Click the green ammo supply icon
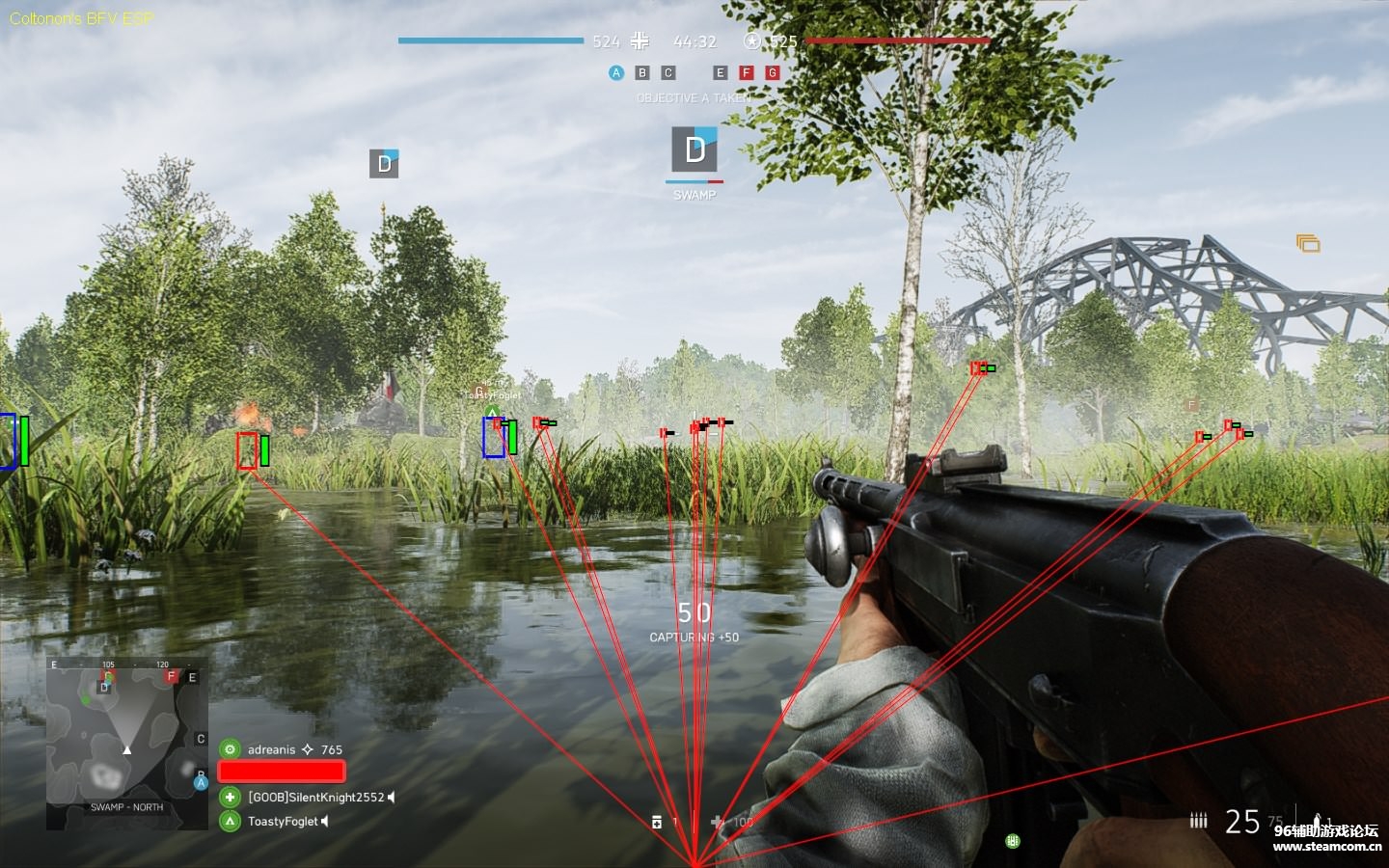This screenshot has width=1389, height=868. (1013, 841)
